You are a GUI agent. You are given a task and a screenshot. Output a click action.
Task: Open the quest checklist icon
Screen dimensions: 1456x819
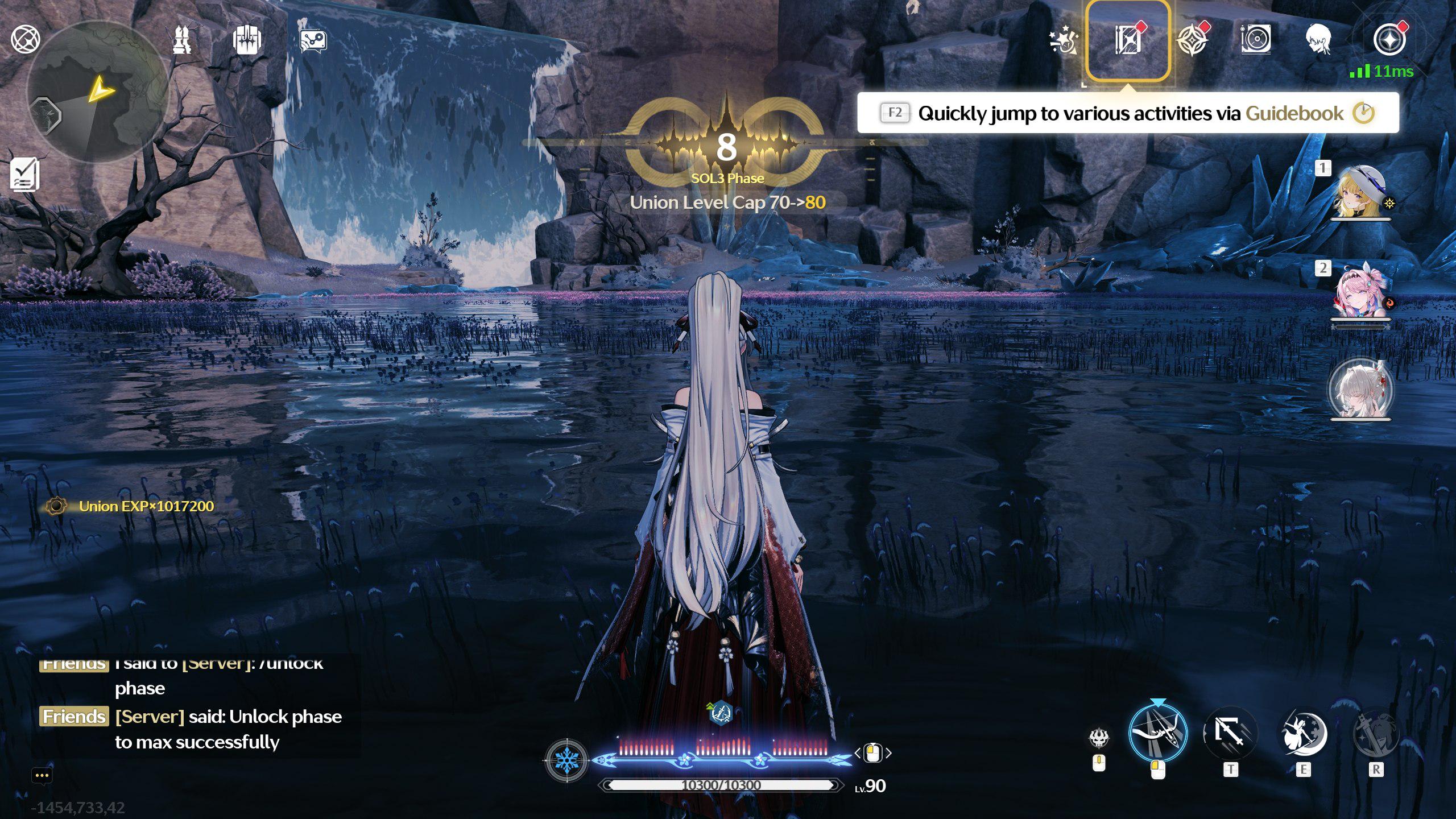(x=25, y=174)
